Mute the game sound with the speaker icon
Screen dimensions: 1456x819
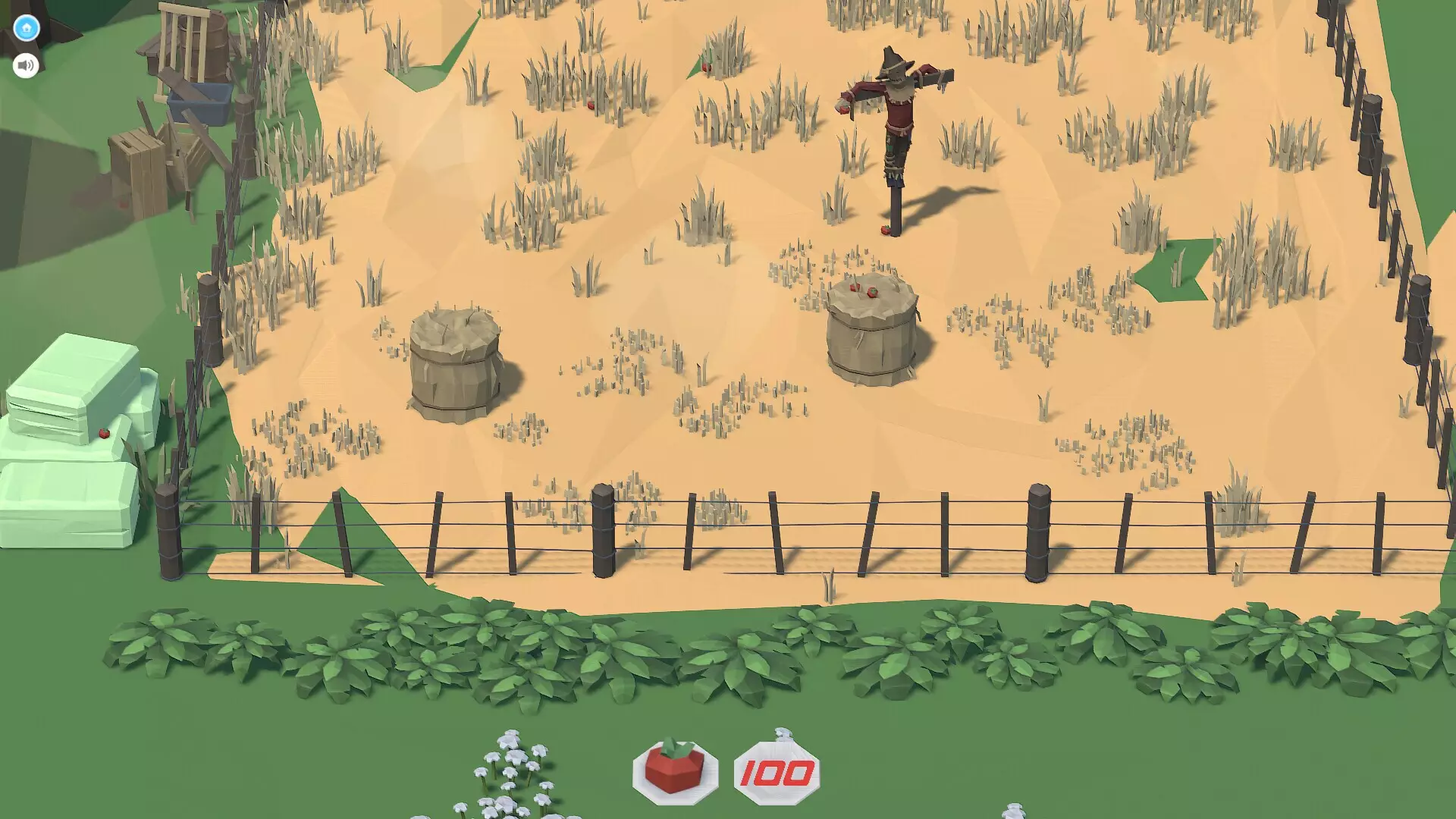[26, 65]
